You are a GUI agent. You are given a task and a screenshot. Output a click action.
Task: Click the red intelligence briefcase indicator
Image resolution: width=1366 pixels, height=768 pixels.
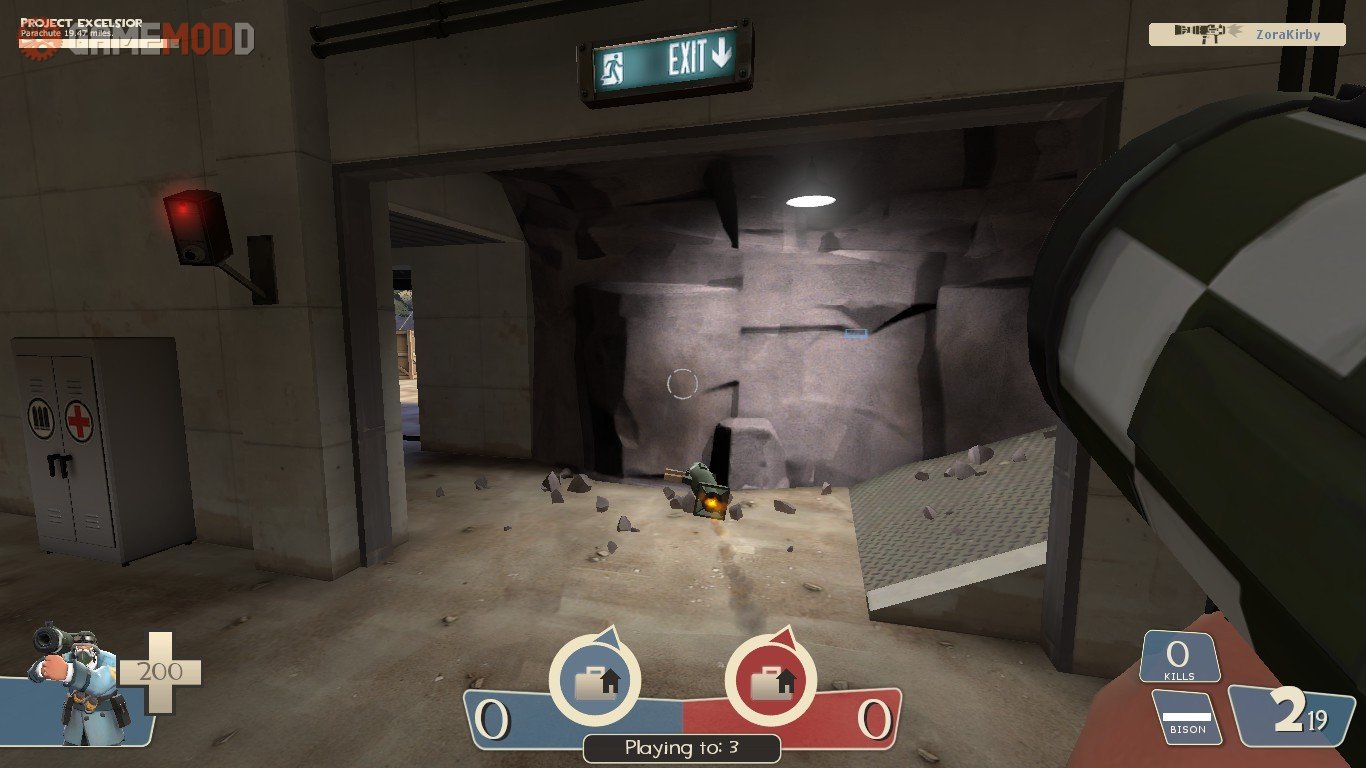770,681
